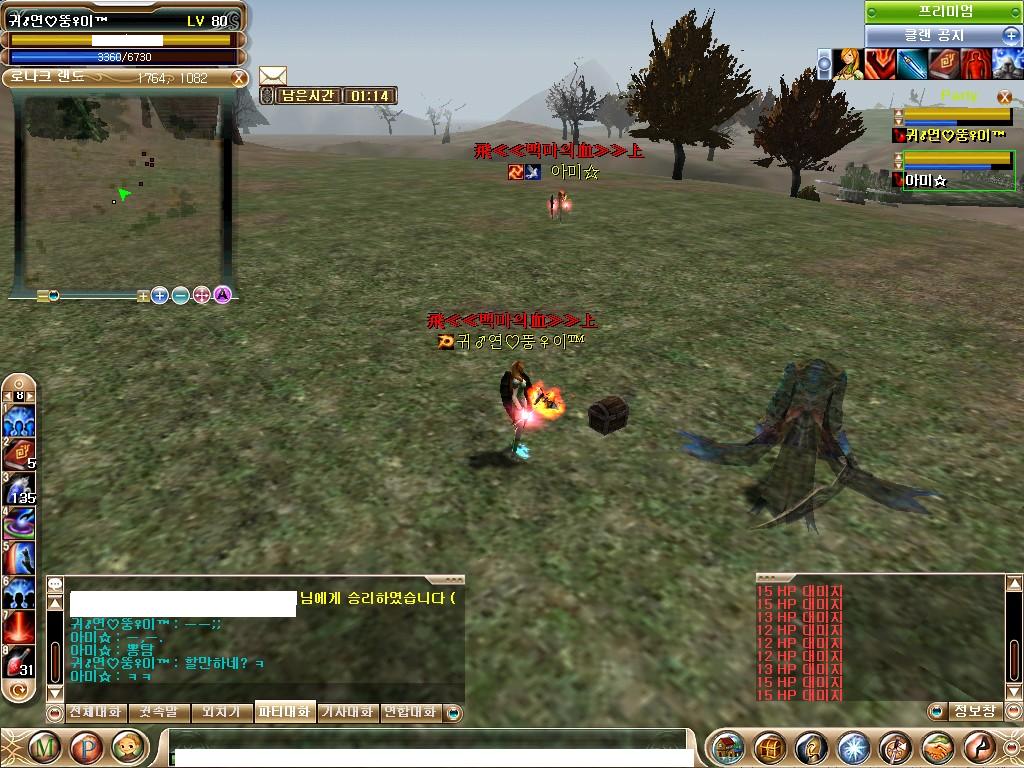This screenshot has height=768, width=1024.
Task: Zoom in the minimap with blue plus
Action: pyautogui.click(x=160, y=295)
